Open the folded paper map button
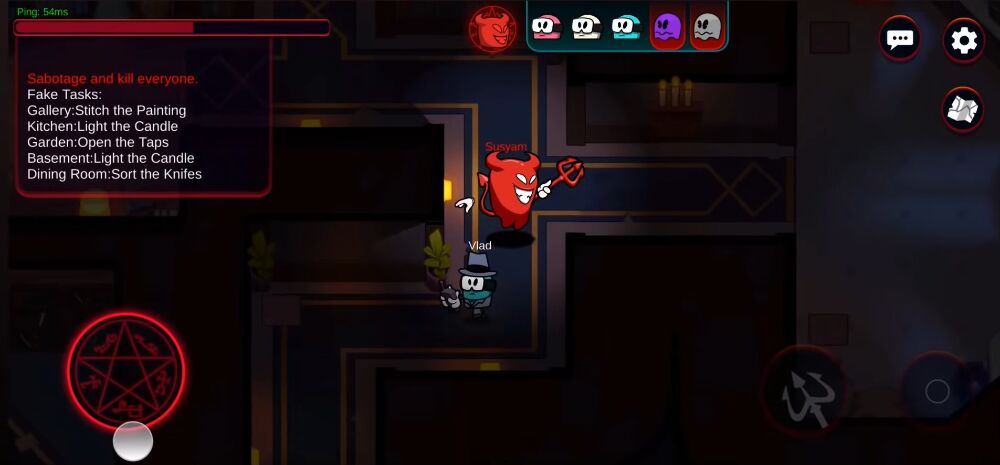1000x465 pixels. pos(964,108)
